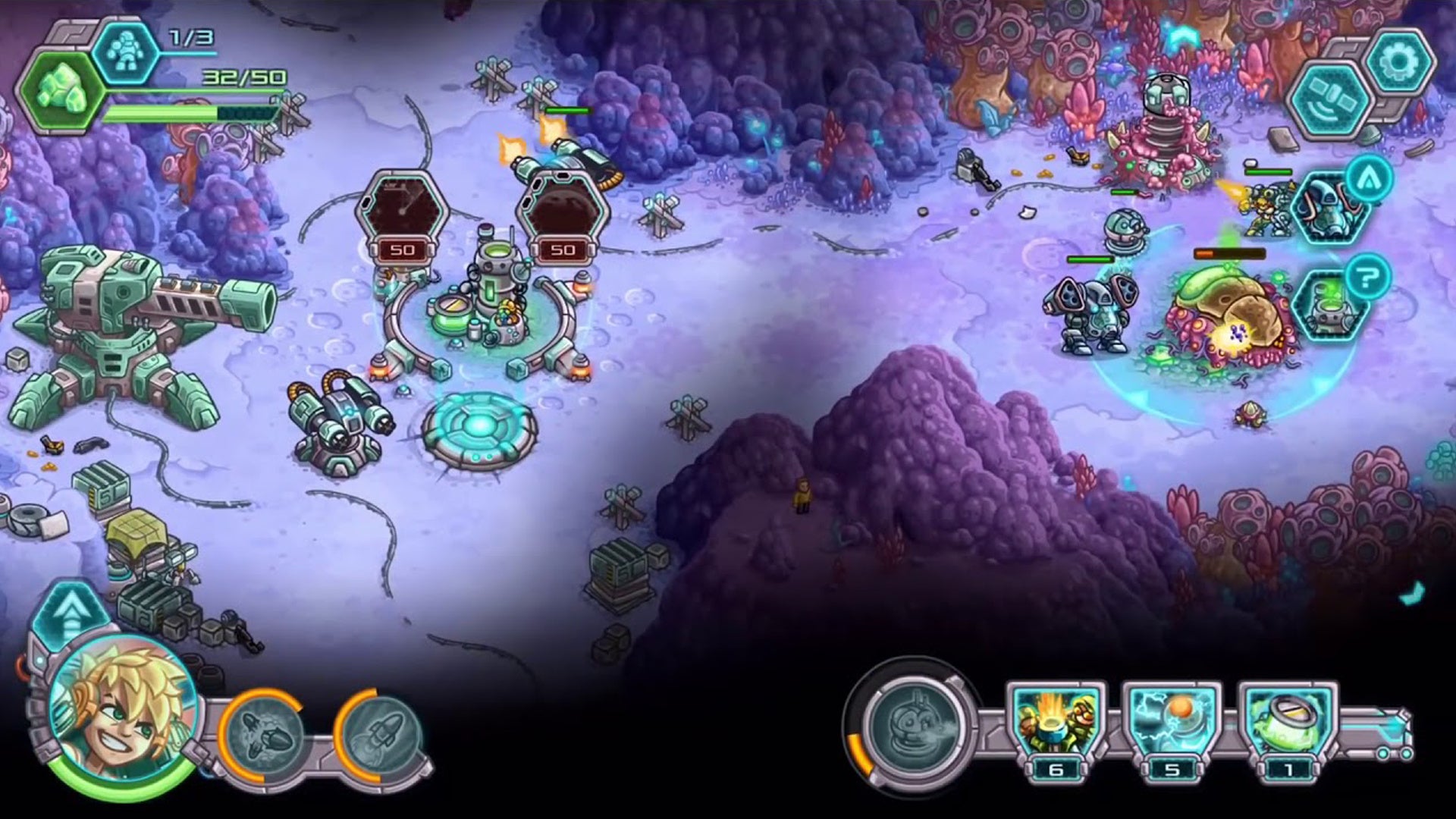Open the settings gear menu

(1400, 63)
